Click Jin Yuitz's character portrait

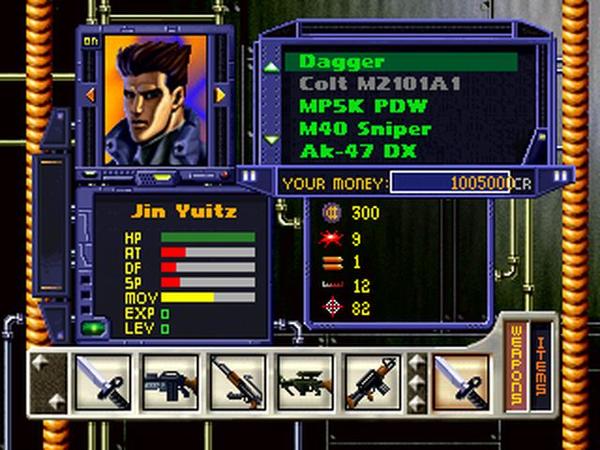pos(155,97)
